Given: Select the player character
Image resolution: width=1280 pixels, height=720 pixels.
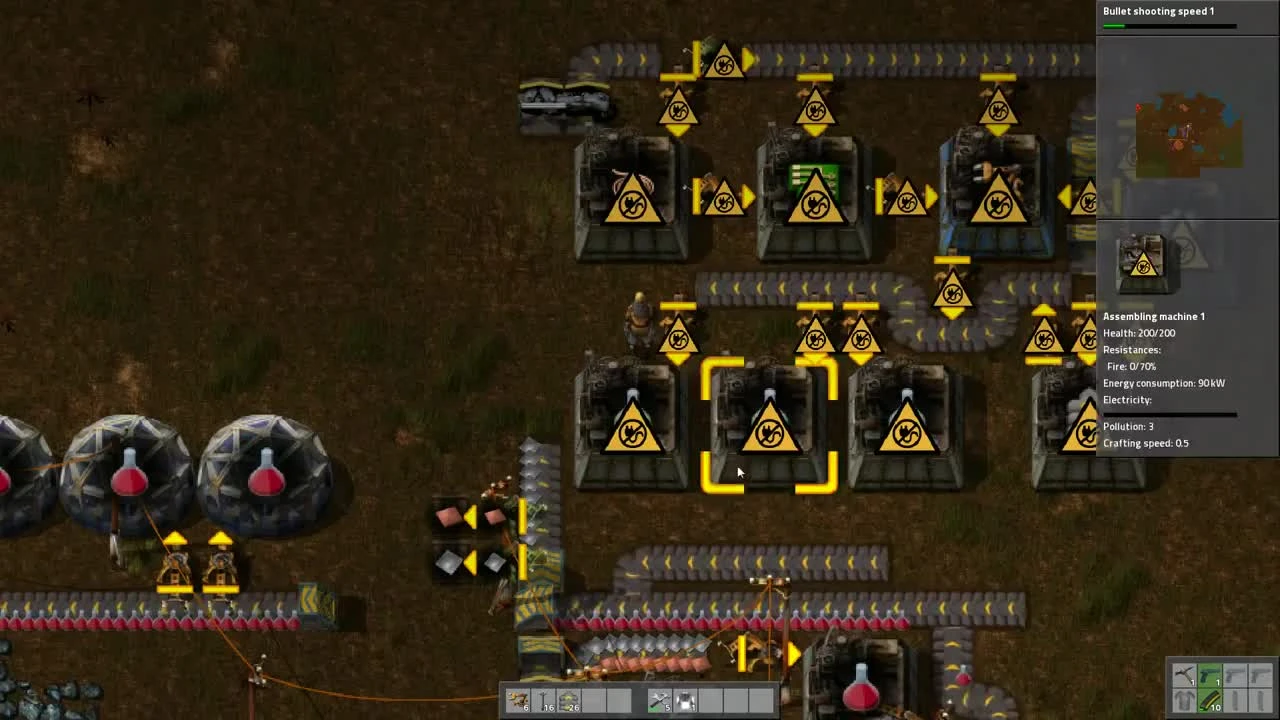Looking at the screenshot, I should (640, 320).
